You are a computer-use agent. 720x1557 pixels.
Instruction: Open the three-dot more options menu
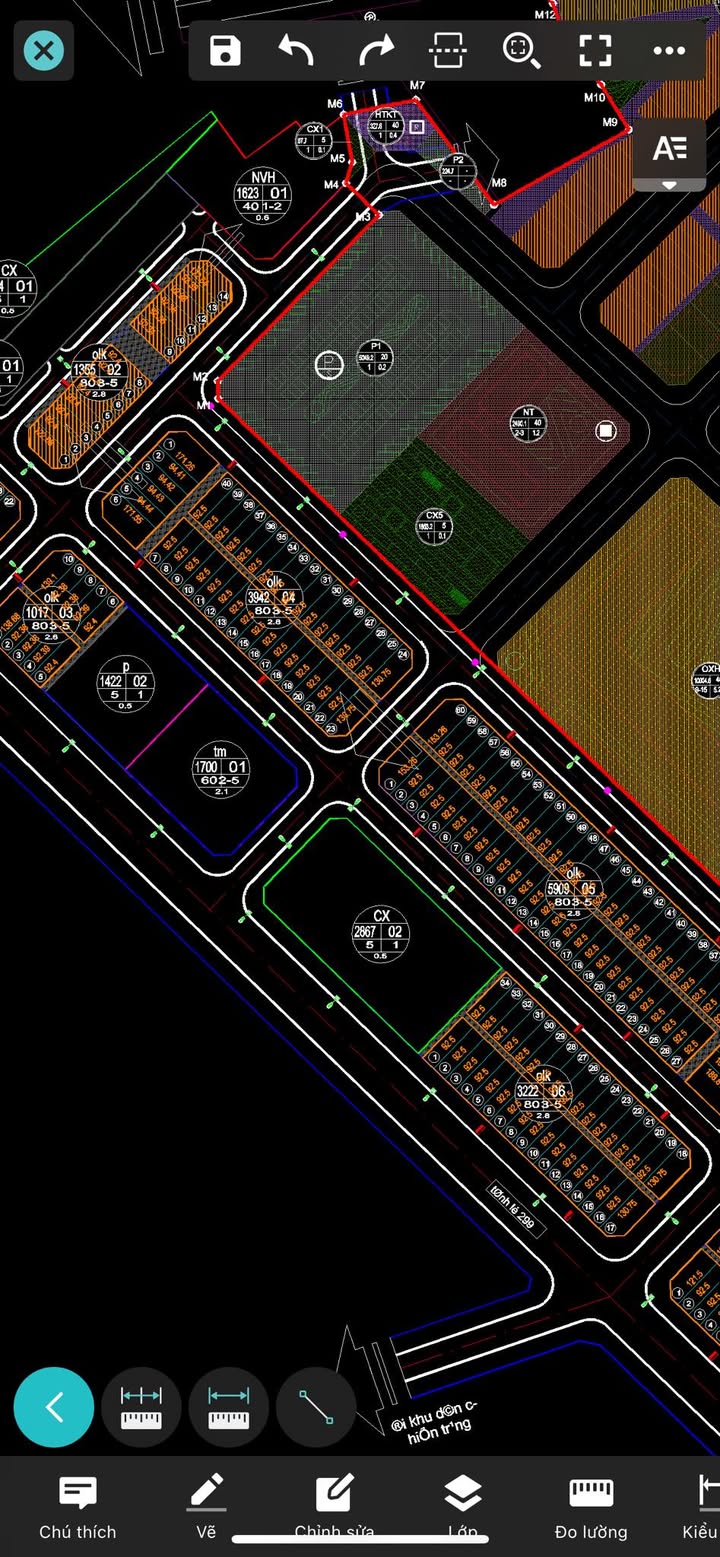(x=668, y=51)
